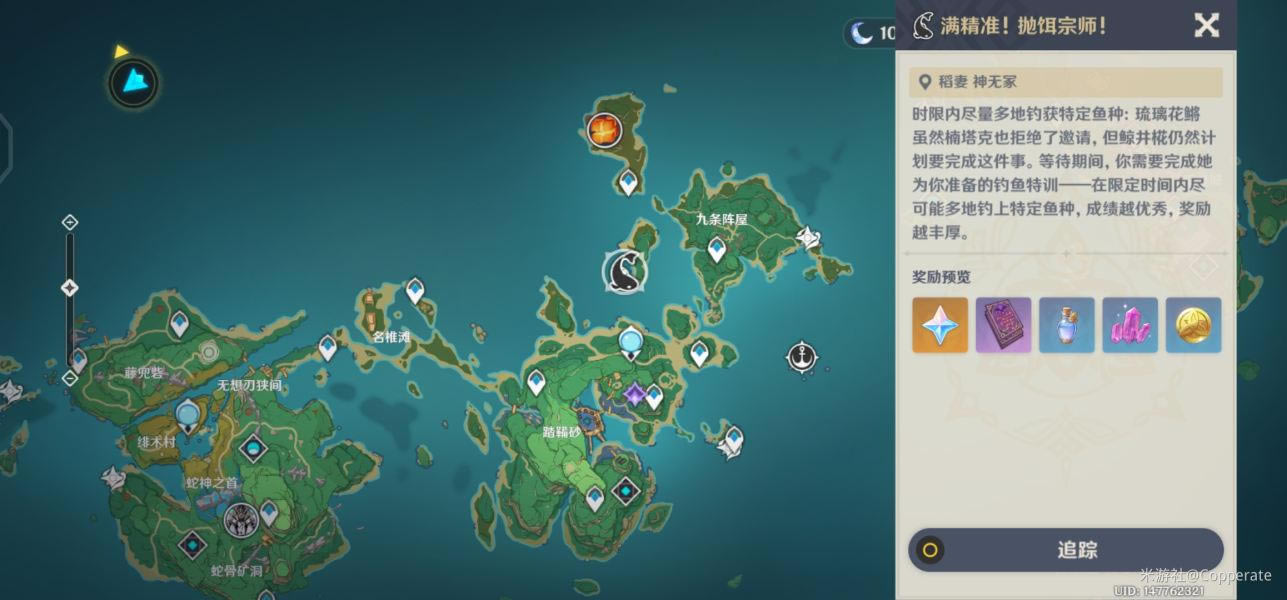
Task: Pick the teleport waypoint above 名椎滩
Action: tap(415, 290)
